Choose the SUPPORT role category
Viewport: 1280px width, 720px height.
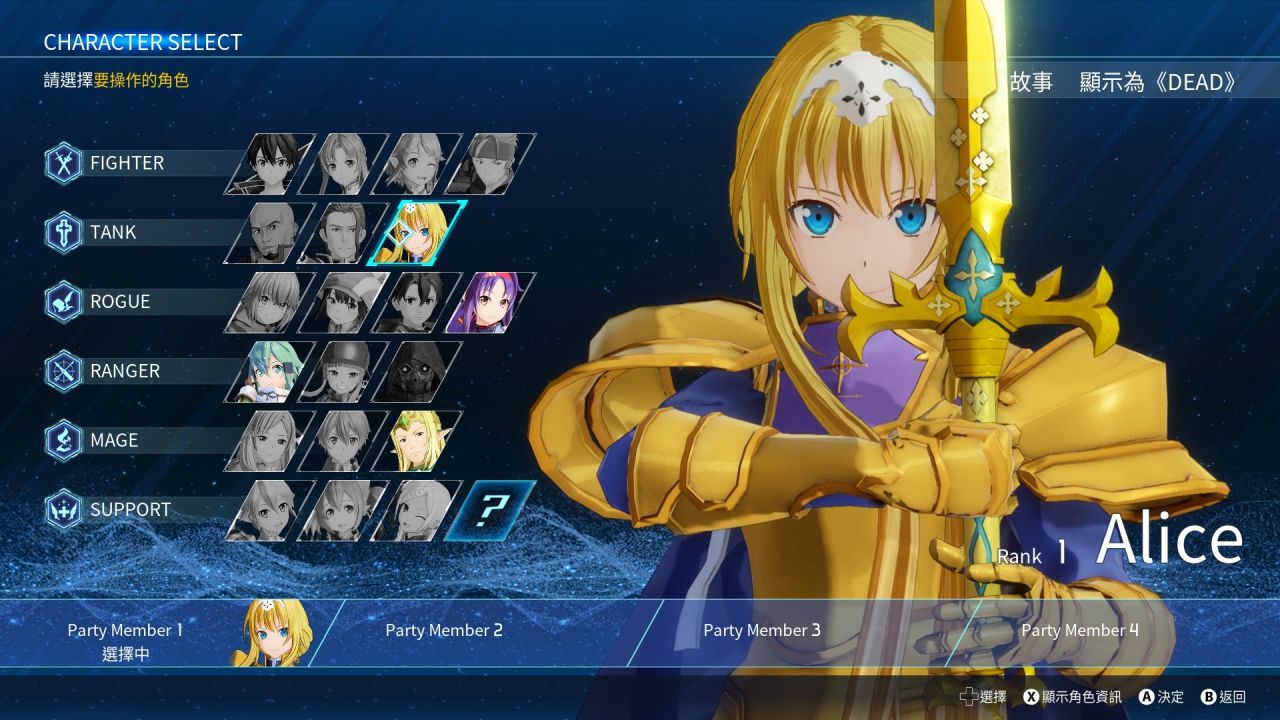coord(130,509)
